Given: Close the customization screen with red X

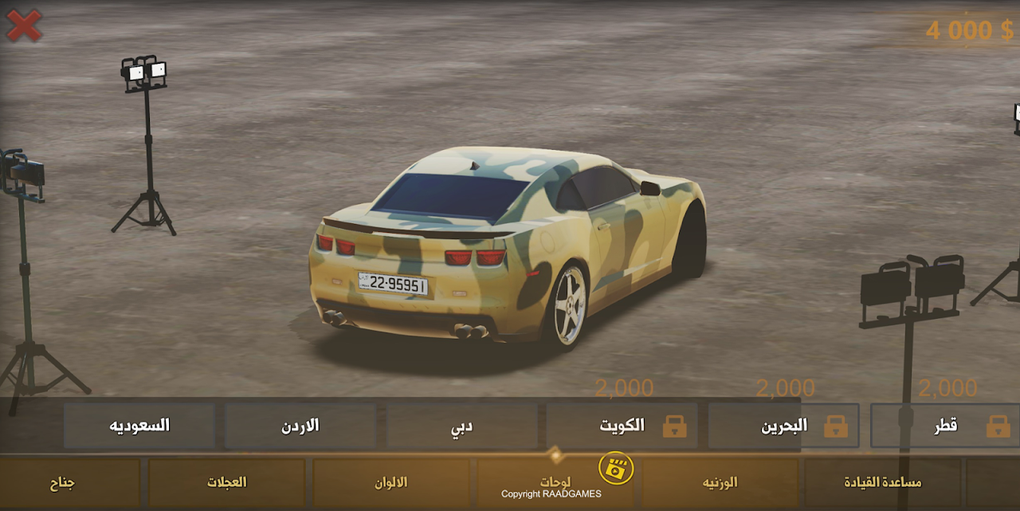Looking at the screenshot, I should pos(24,25).
